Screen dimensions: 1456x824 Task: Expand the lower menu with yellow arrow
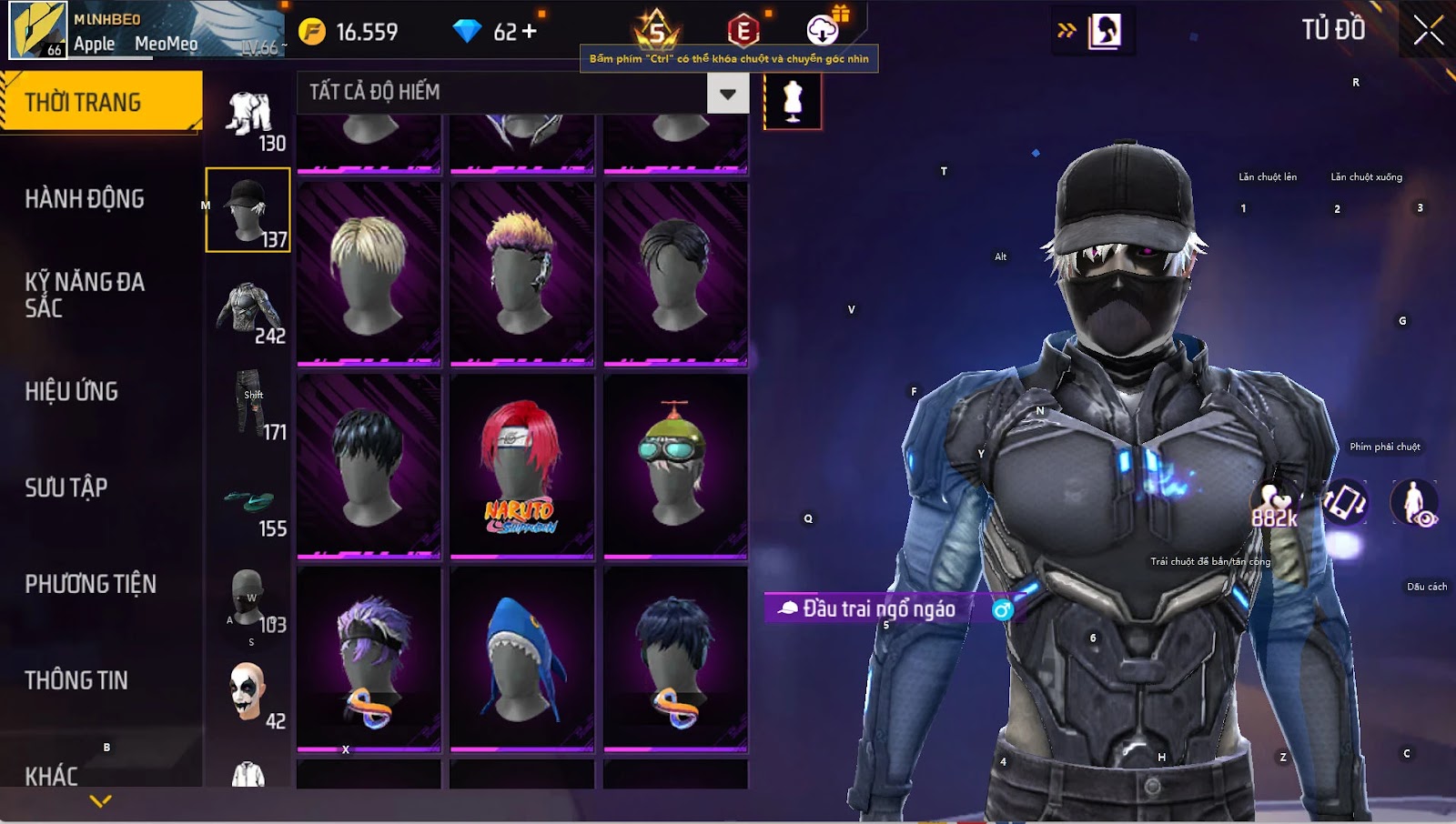[101, 801]
